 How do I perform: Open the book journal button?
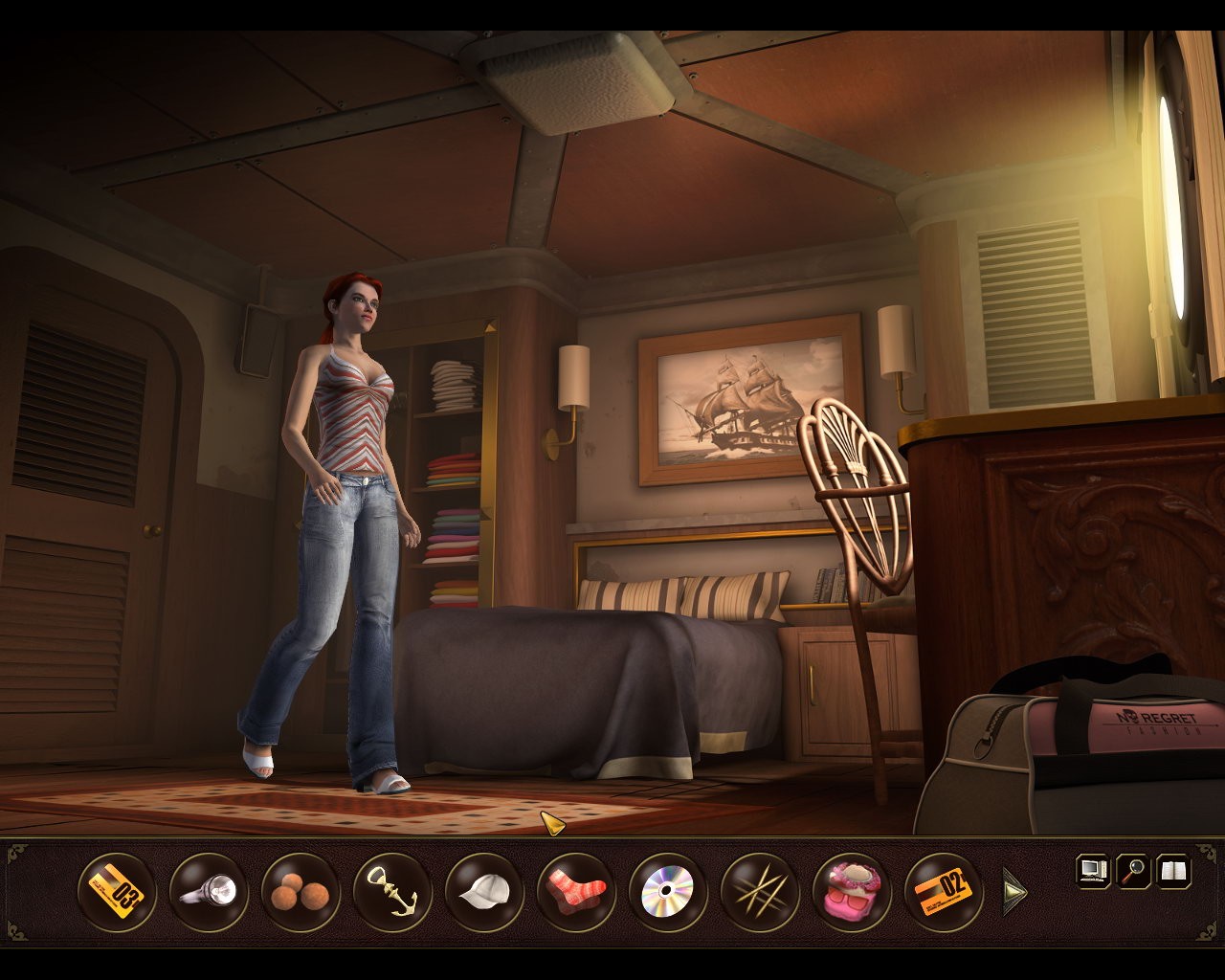1174,871
